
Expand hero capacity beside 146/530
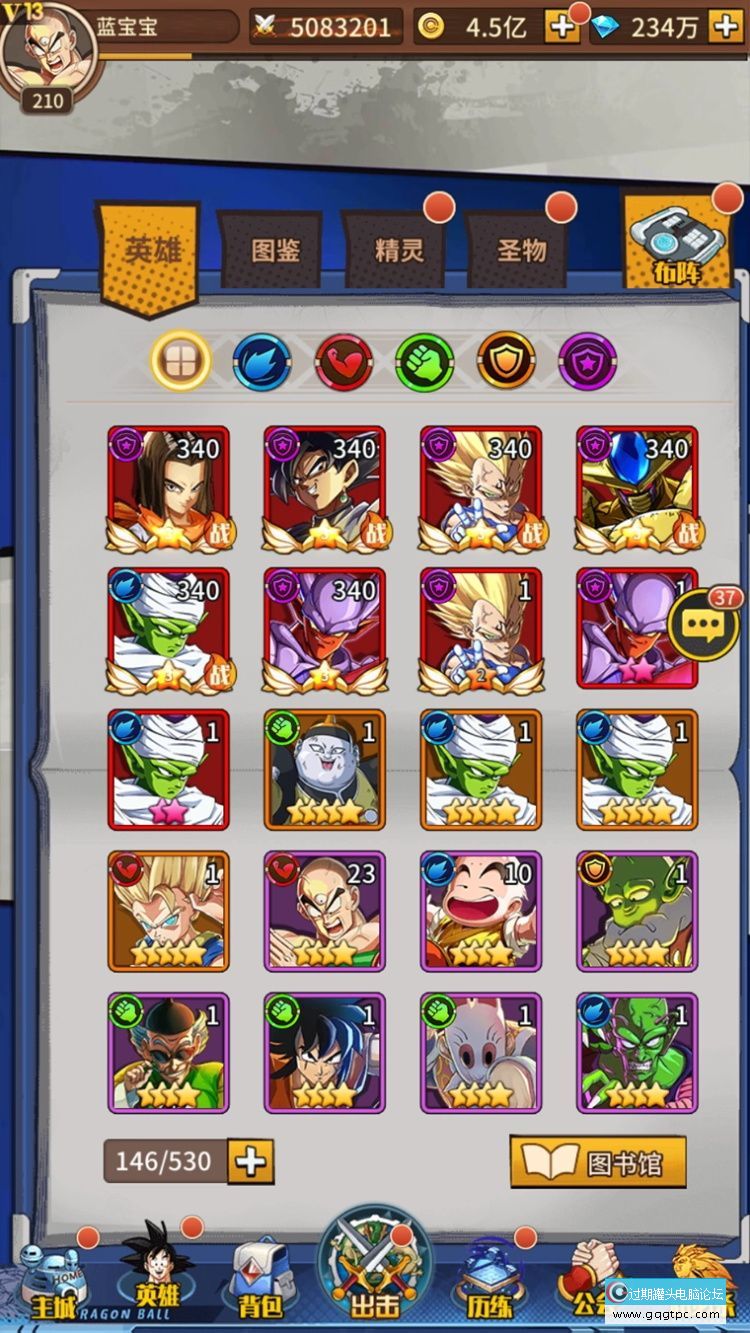point(251,1161)
